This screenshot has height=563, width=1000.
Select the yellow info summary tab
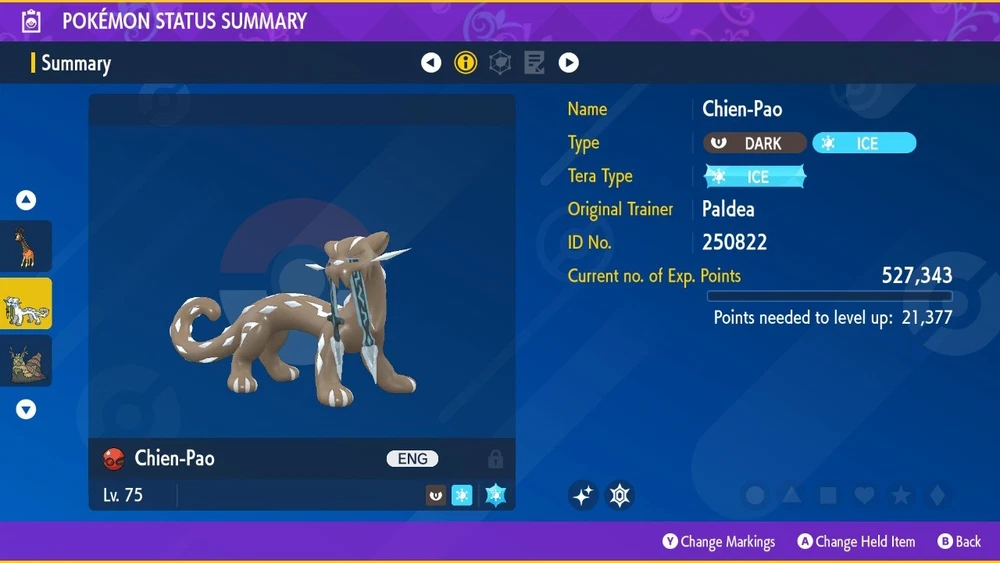coord(465,63)
